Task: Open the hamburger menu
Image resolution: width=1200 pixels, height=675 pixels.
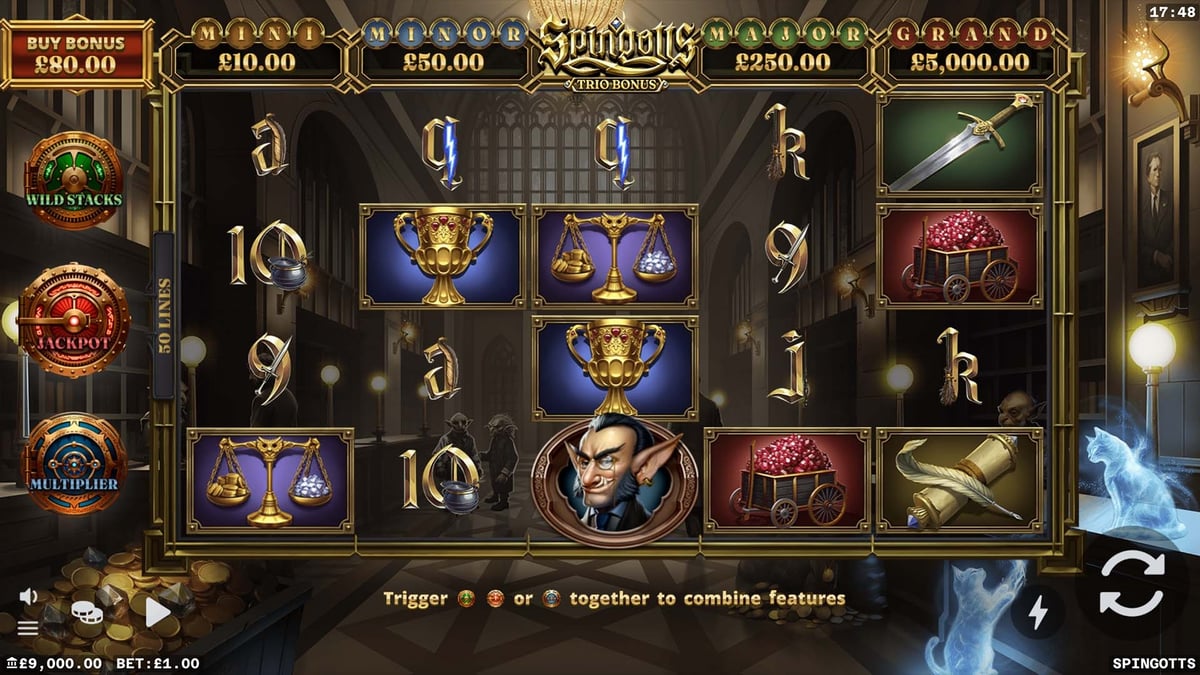Action: (x=28, y=628)
